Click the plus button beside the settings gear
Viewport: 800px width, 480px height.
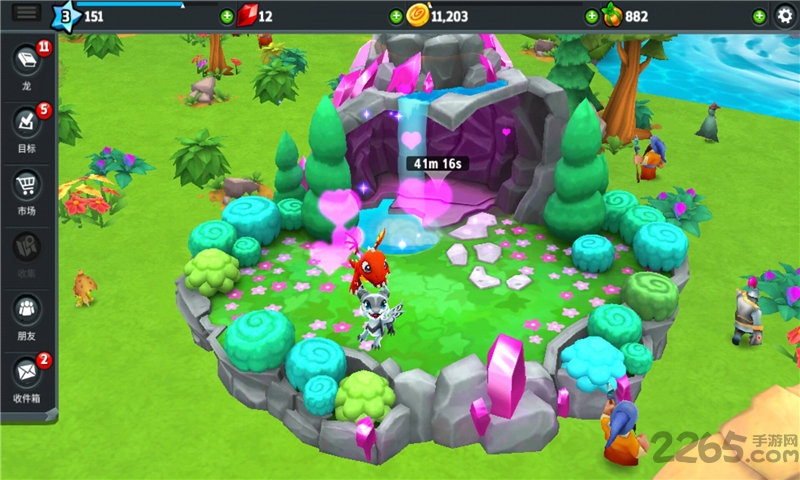(x=759, y=17)
